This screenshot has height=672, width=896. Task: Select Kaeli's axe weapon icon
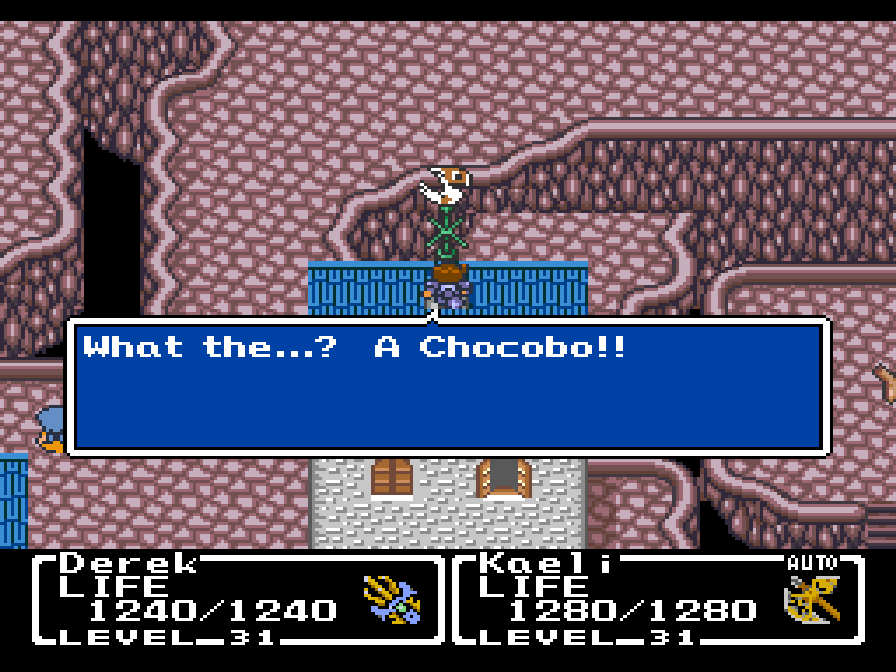click(x=810, y=603)
